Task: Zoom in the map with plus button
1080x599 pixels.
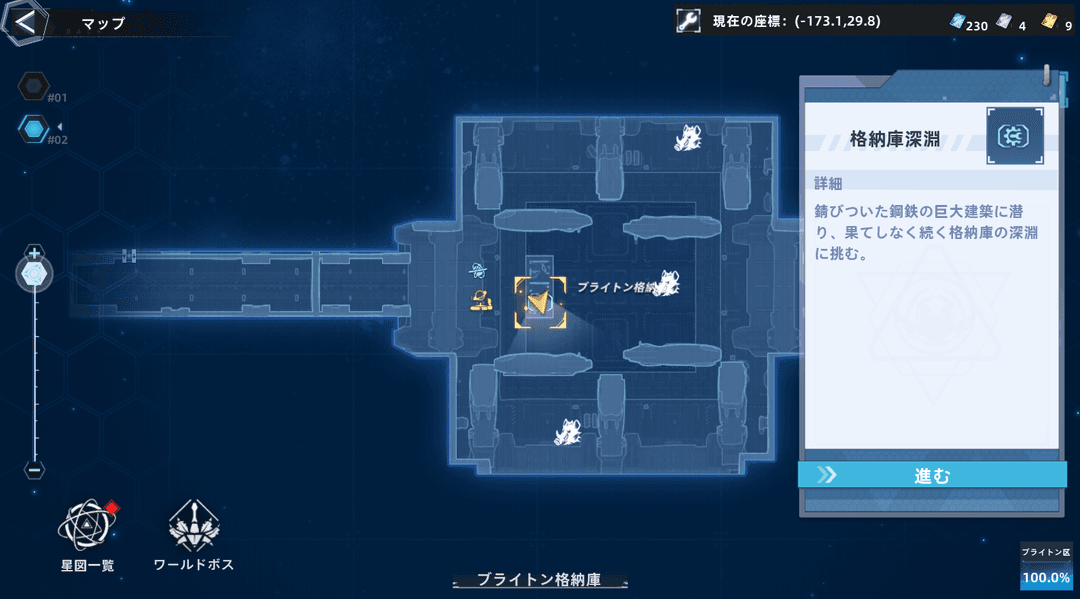Action: coord(34,253)
